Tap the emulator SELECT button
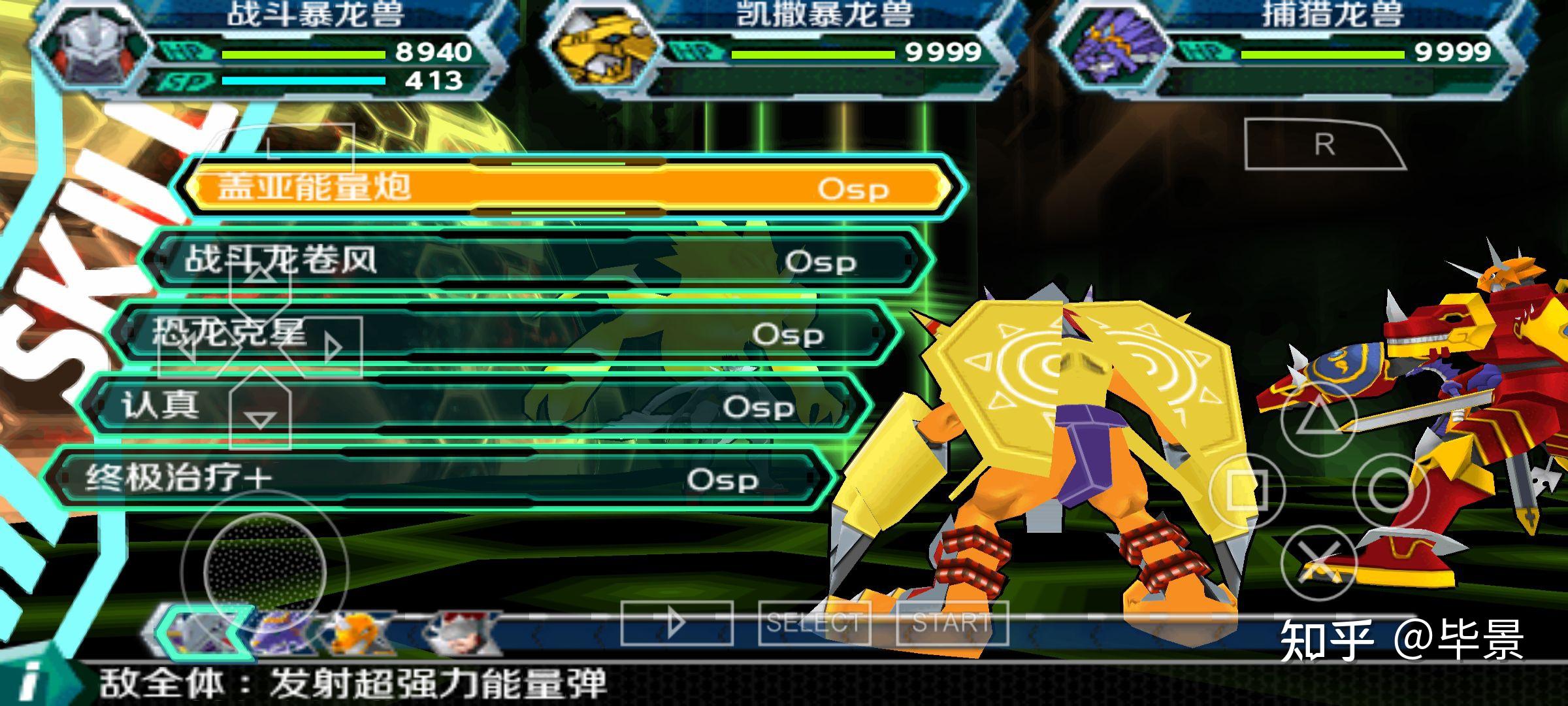The height and width of the screenshot is (706, 1568). click(814, 624)
